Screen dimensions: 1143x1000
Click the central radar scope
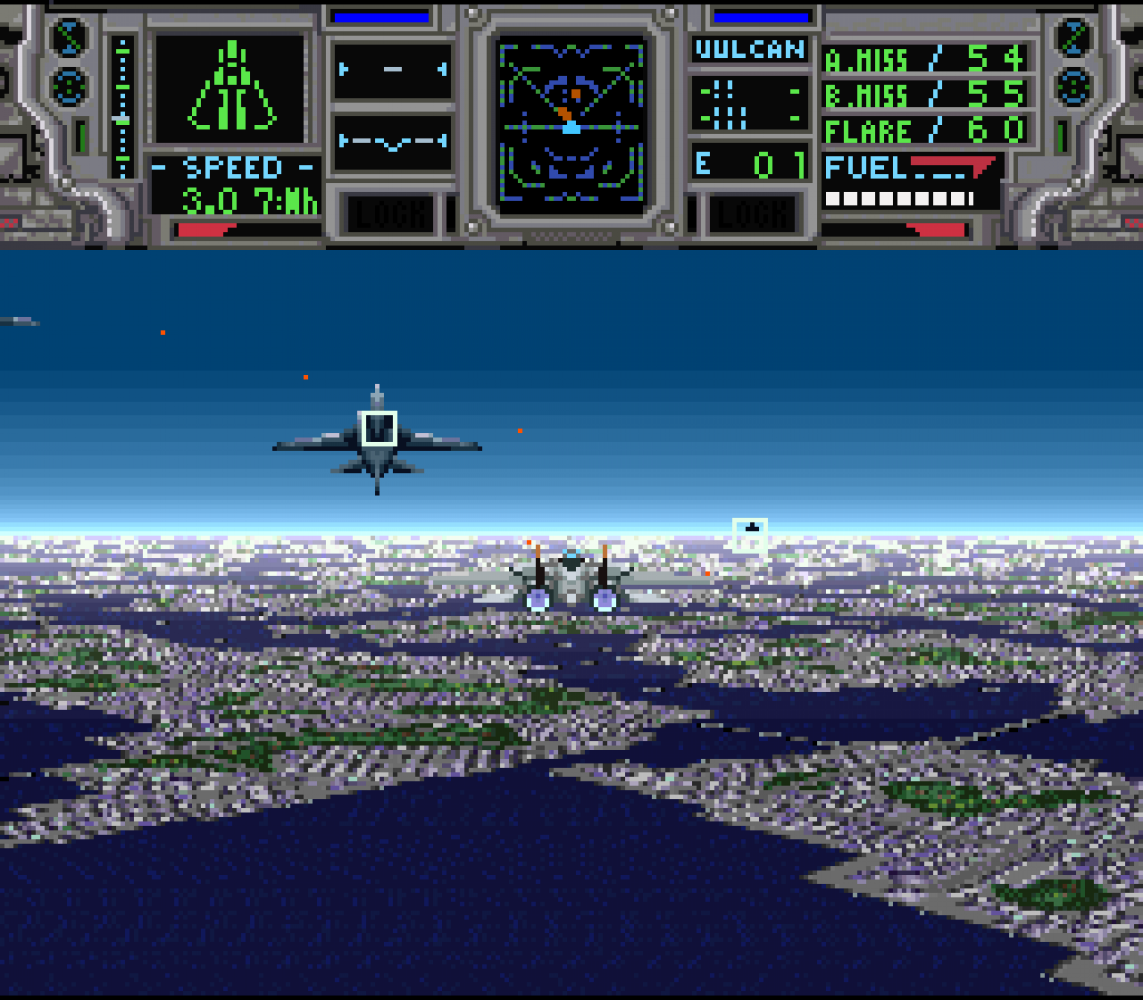coord(572,121)
